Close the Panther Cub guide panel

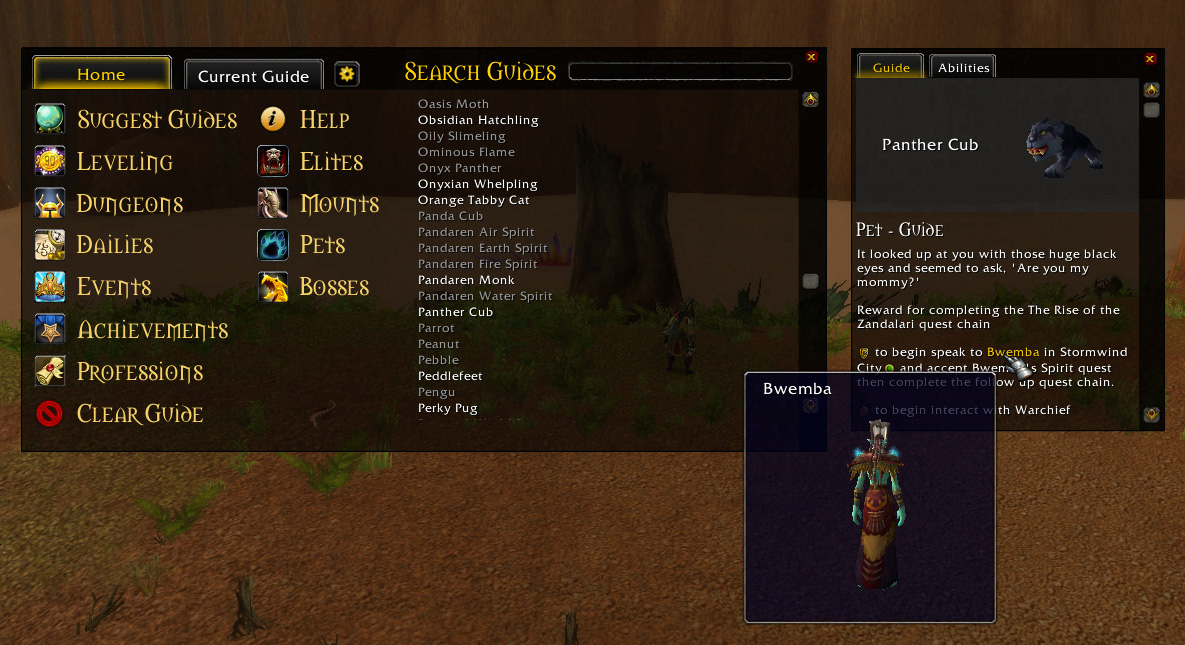click(x=1150, y=59)
